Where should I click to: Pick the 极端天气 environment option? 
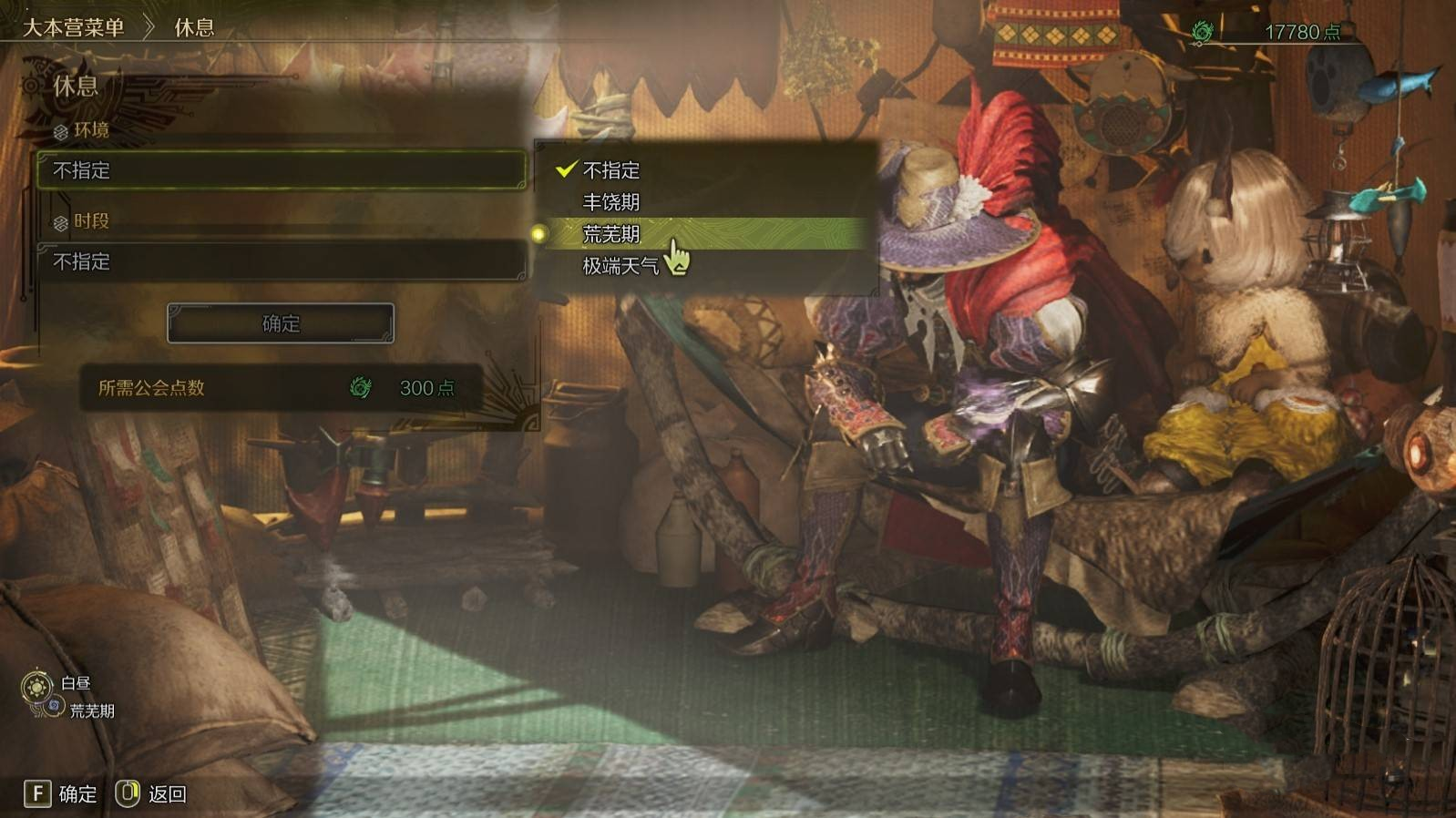coord(620,266)
